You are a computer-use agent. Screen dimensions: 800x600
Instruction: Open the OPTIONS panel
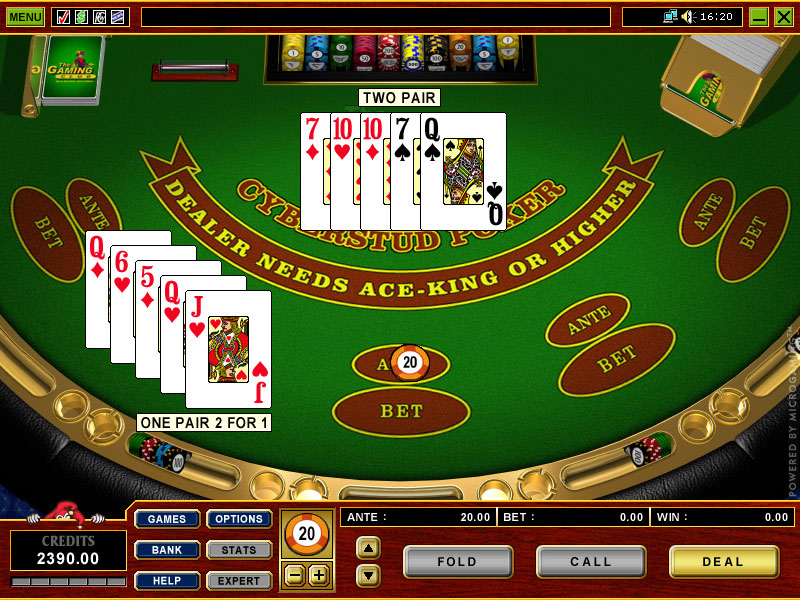click(239, 519)
